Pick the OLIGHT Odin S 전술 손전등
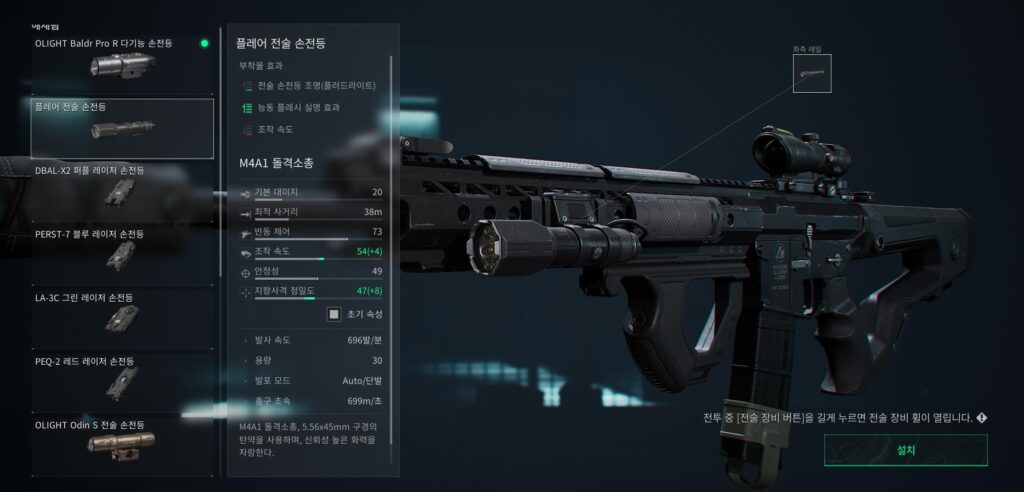Image resolution: width=1024 pixels, height=492 pixels. tap(121, 445)
